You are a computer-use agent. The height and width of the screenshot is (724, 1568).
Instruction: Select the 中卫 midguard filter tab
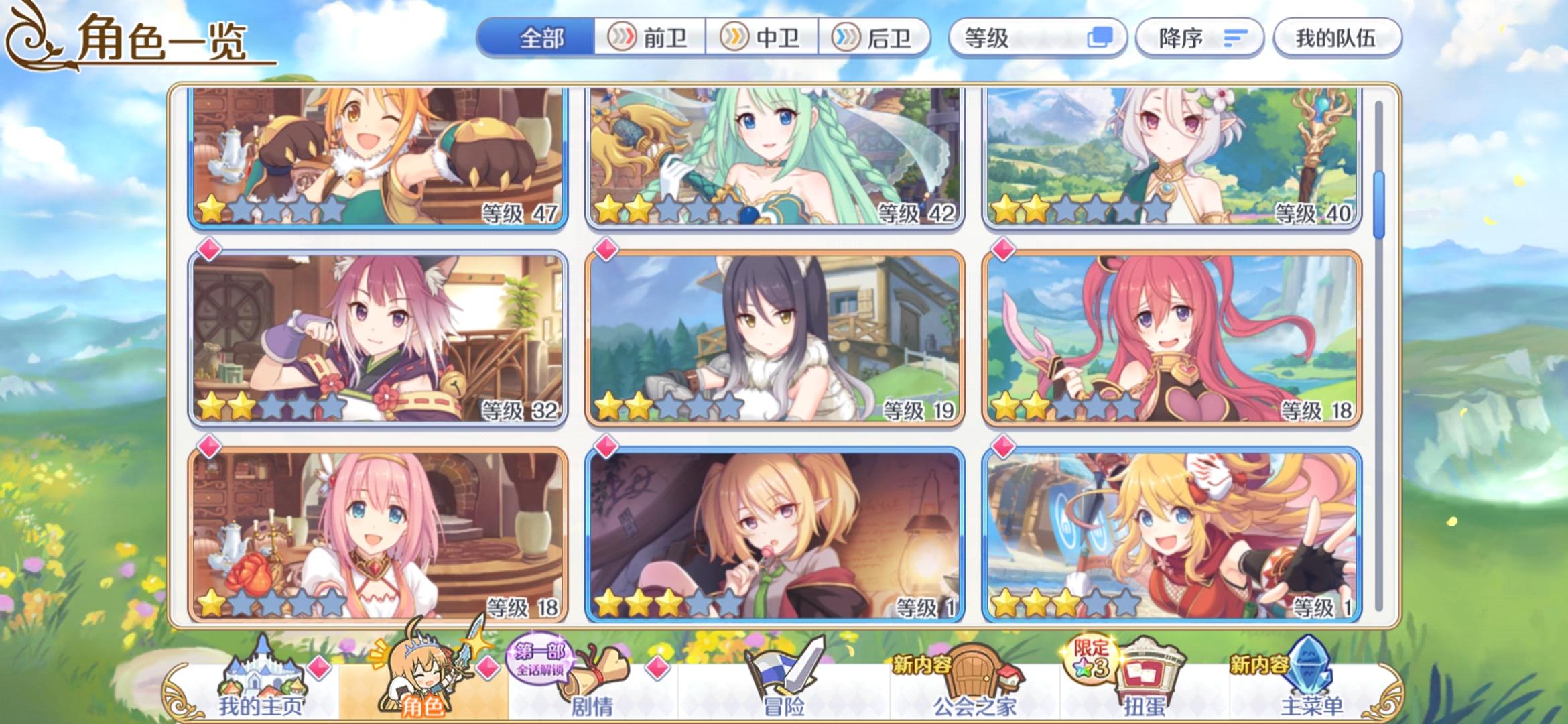(763, 38)
